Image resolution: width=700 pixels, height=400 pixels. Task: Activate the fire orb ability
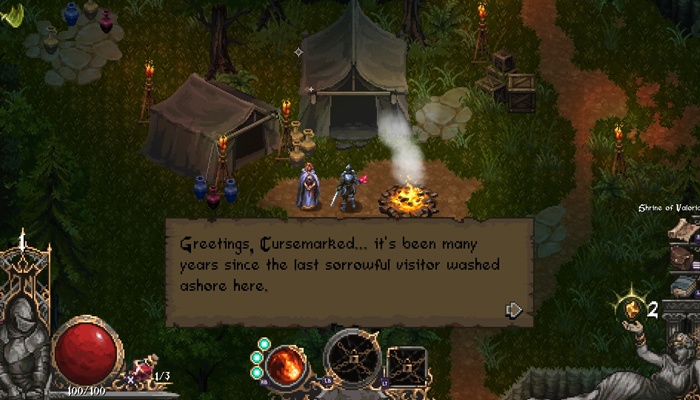286,366
